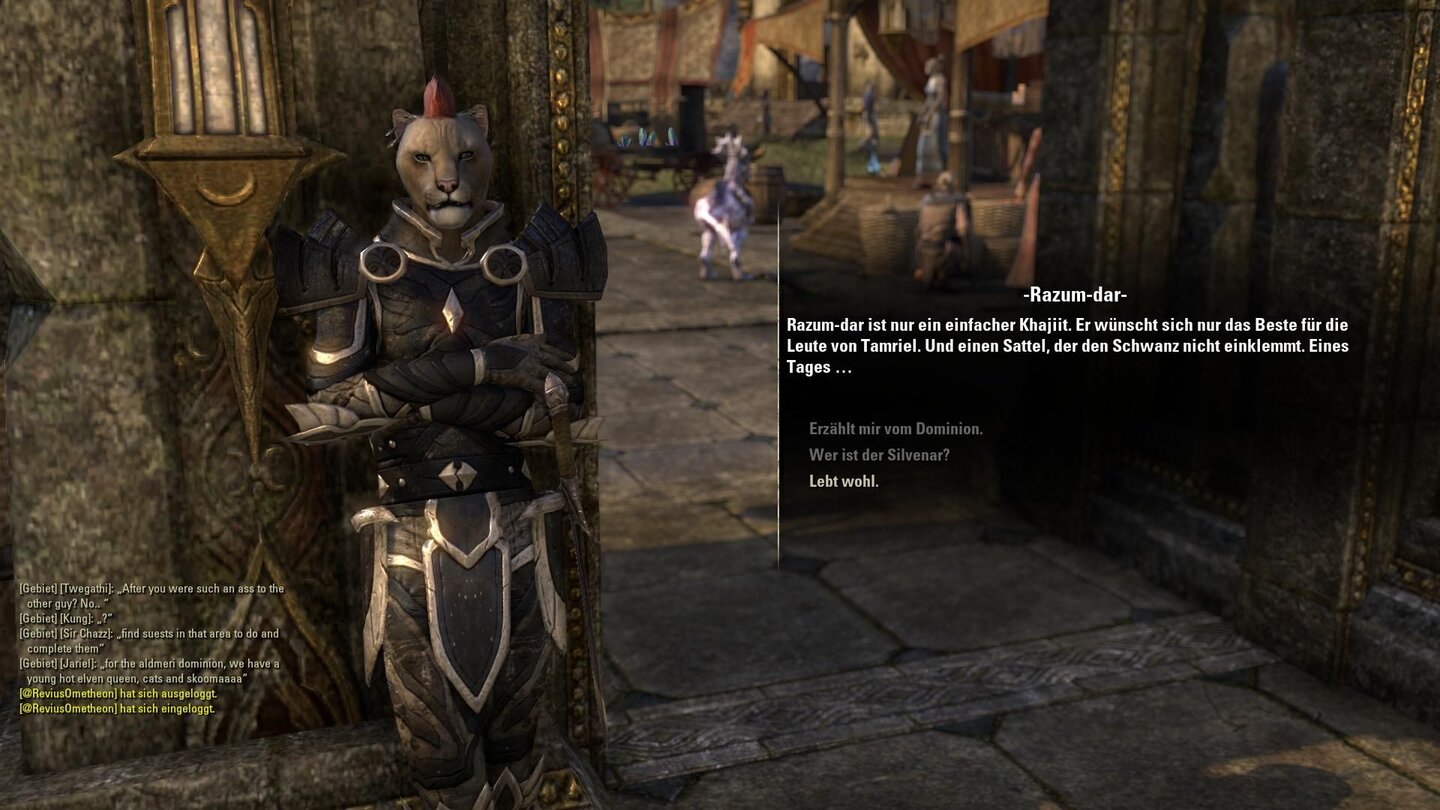Click the '@ReviusOmetheon hat sich eingeloggt' notification
The width and height of the screenshot is (1440, 810).
tap(115, 708)
